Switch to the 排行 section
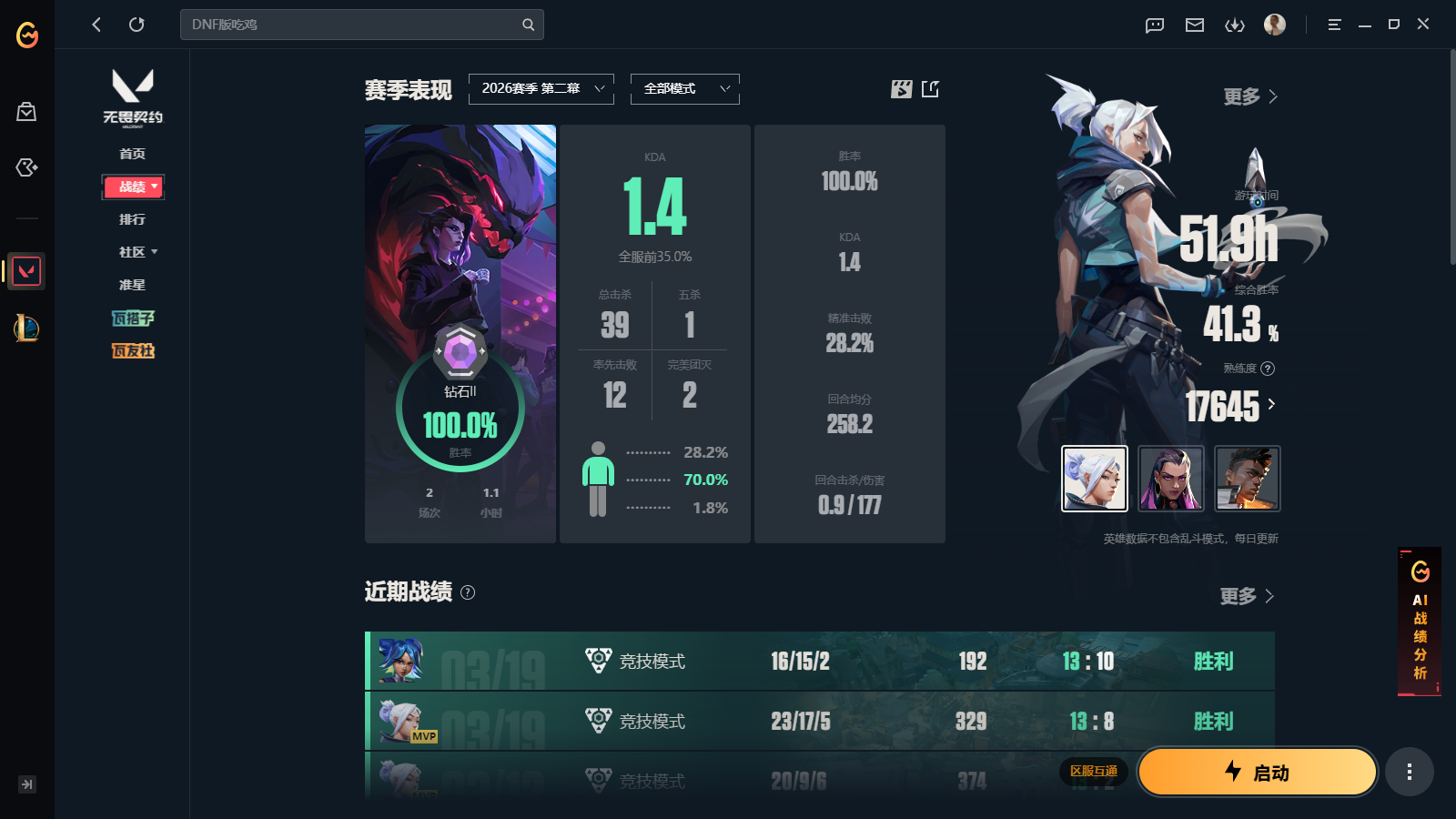 pos(133,218)
